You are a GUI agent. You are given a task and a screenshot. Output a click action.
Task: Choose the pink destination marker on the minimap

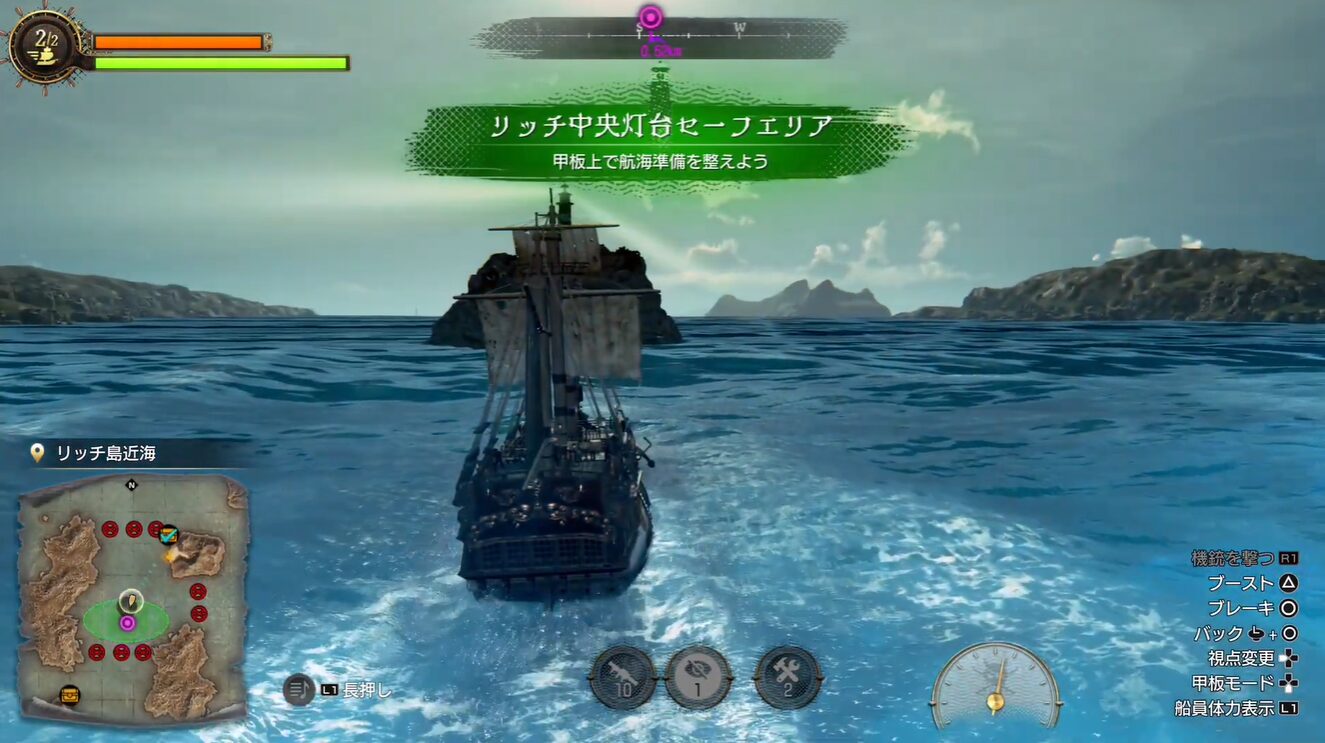pos(127,622)
